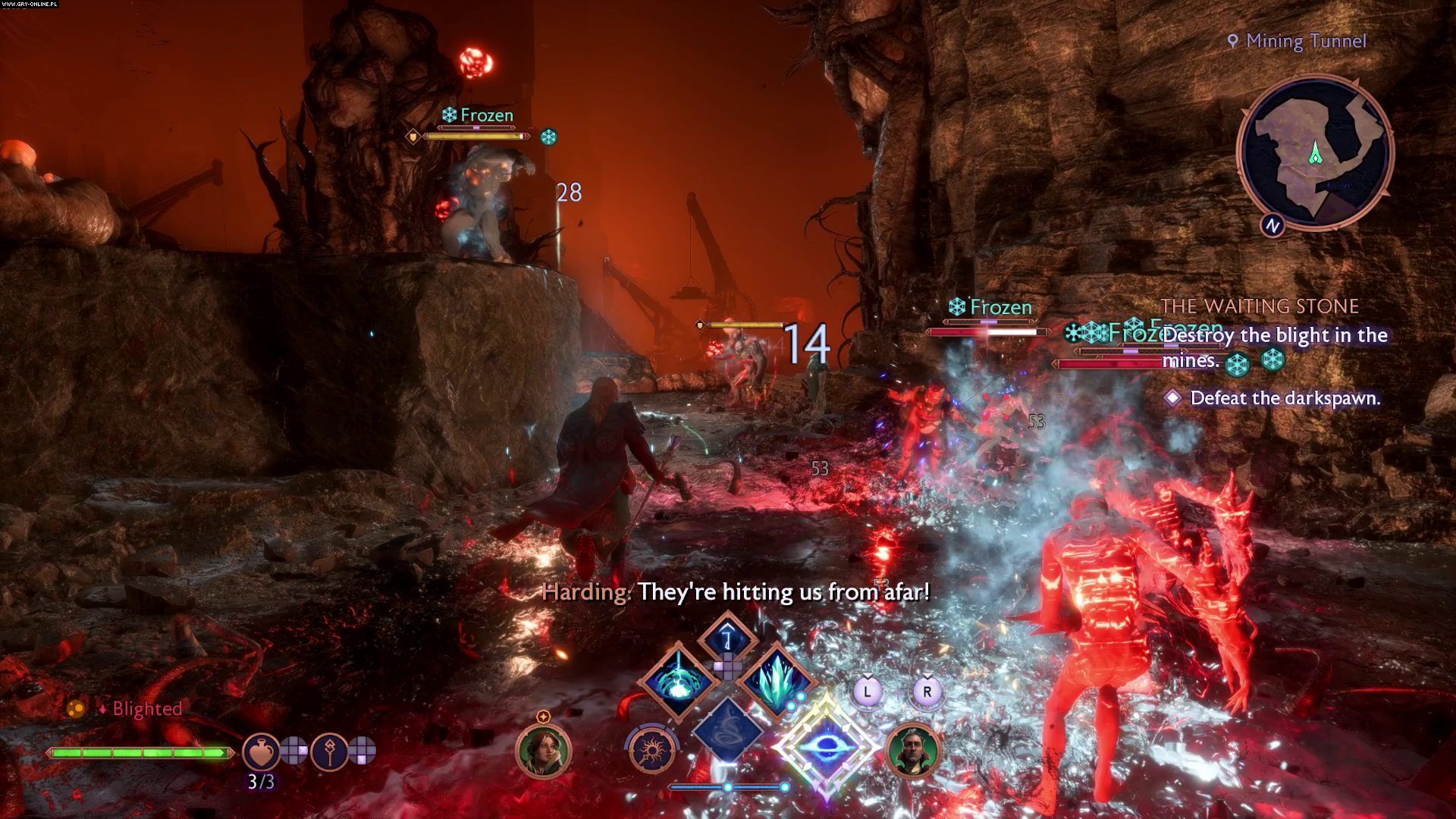Trigger the glowing dark vortex ultimate
Screen dimensions: 1456x819
pyautogui.click(x=826, y=746)
